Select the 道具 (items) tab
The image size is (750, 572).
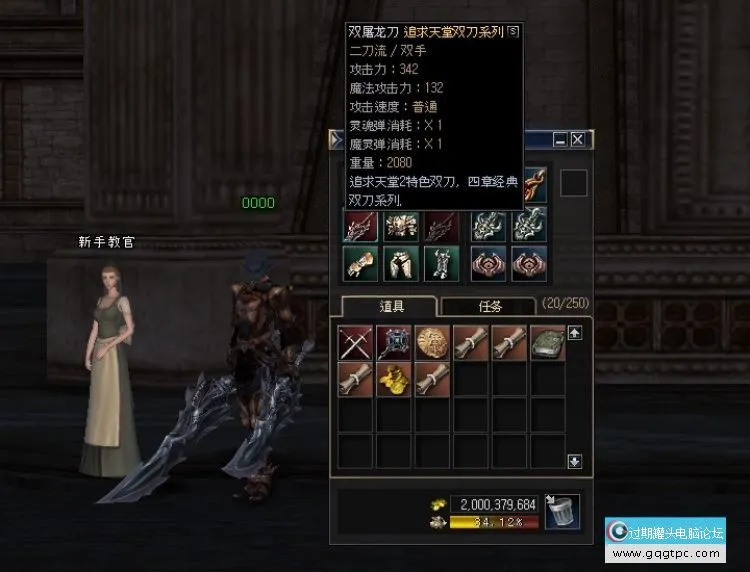(389, 307)
